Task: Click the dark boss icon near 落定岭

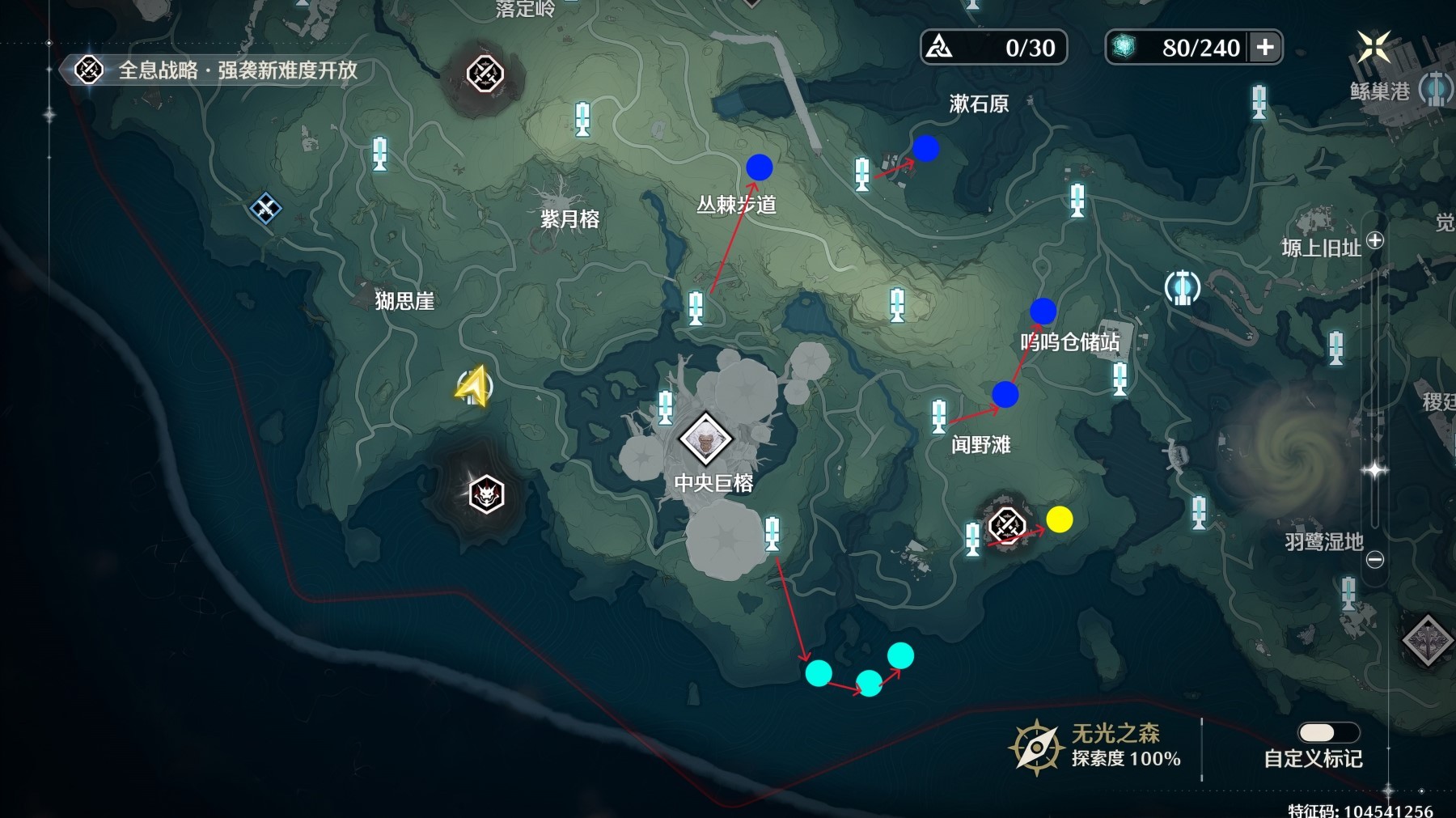Action: tap(483, 74)
